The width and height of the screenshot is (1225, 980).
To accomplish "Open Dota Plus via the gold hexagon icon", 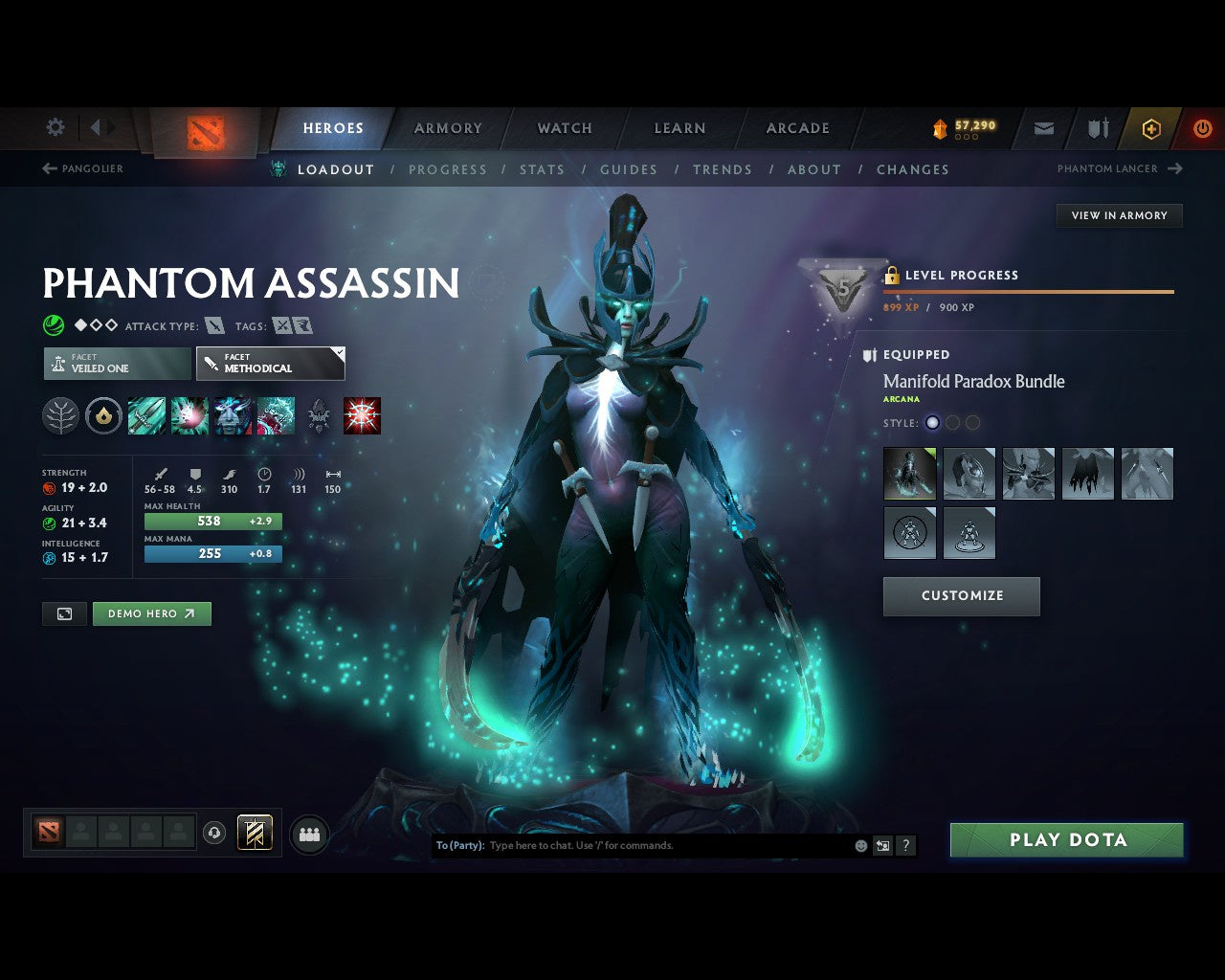I will (1151, 128).
